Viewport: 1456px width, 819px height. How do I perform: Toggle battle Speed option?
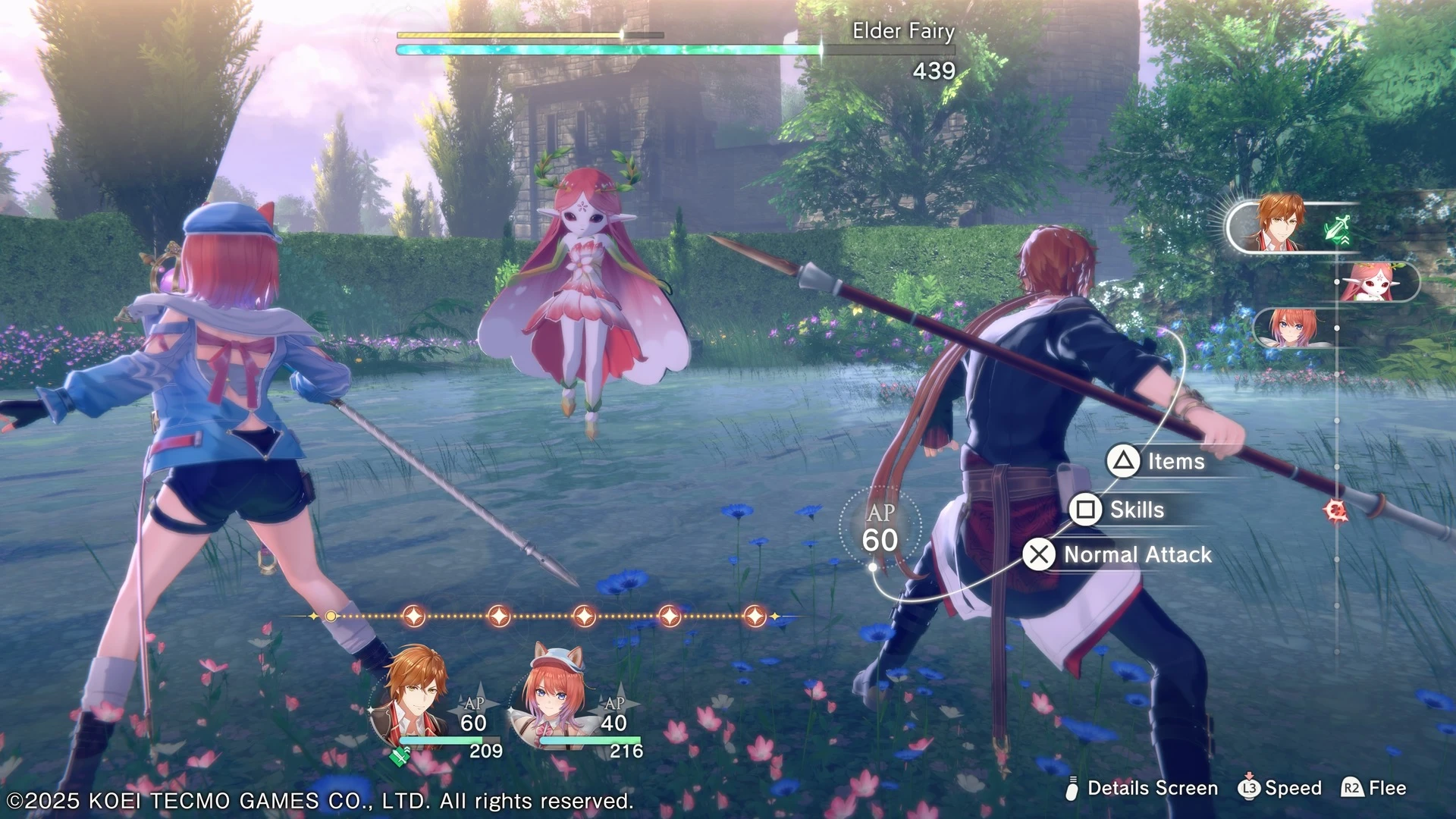(x=1280, y=789)
